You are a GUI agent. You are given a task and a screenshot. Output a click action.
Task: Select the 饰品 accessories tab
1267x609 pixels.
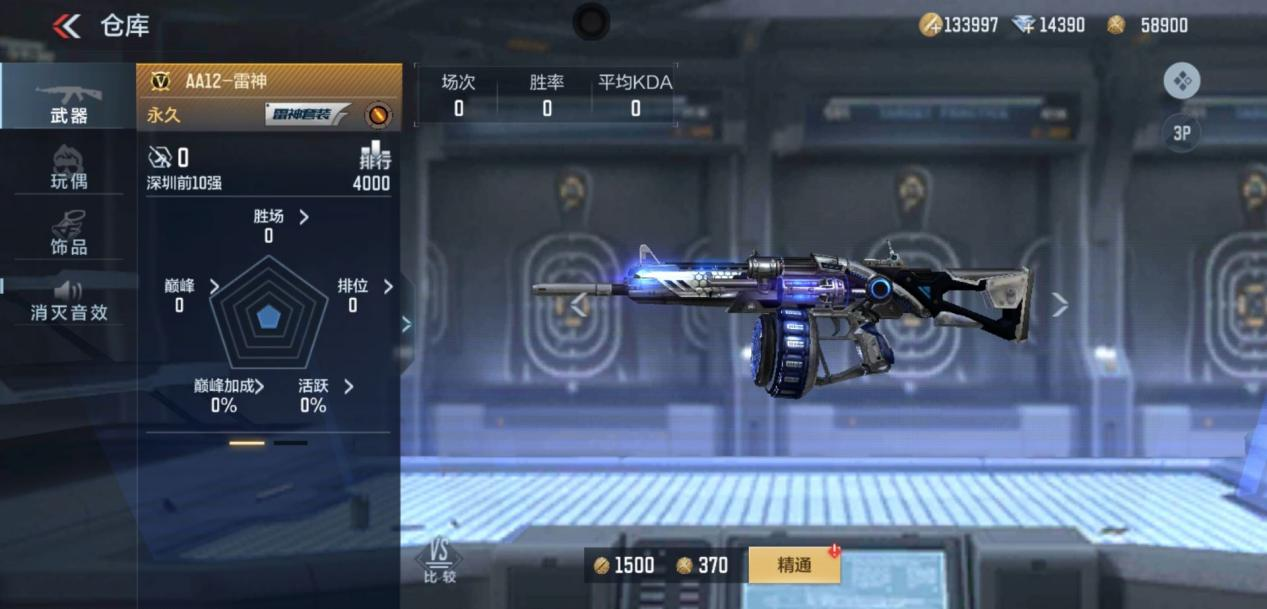coord(68,232)
